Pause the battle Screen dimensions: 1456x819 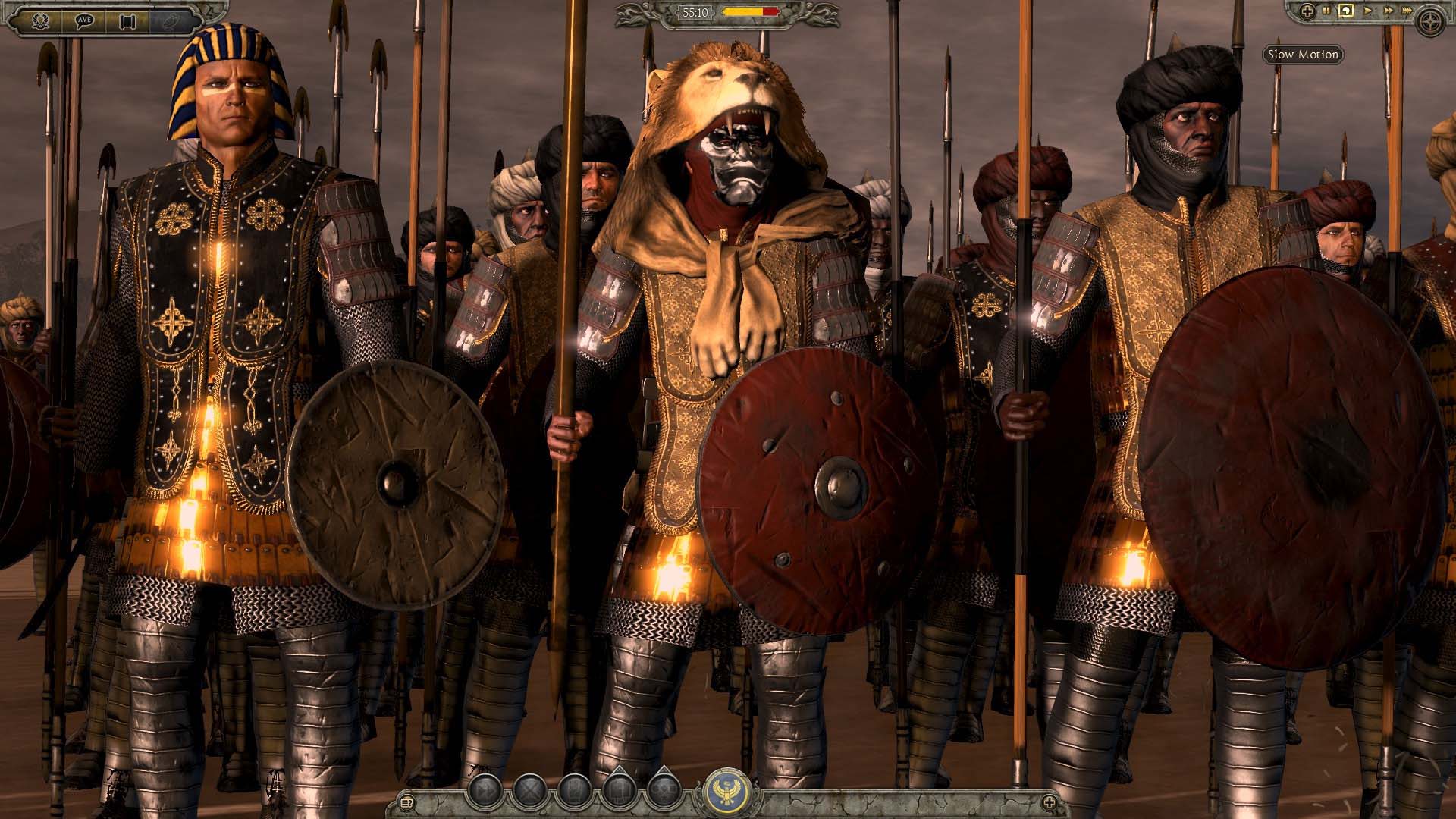point(1326,11)
